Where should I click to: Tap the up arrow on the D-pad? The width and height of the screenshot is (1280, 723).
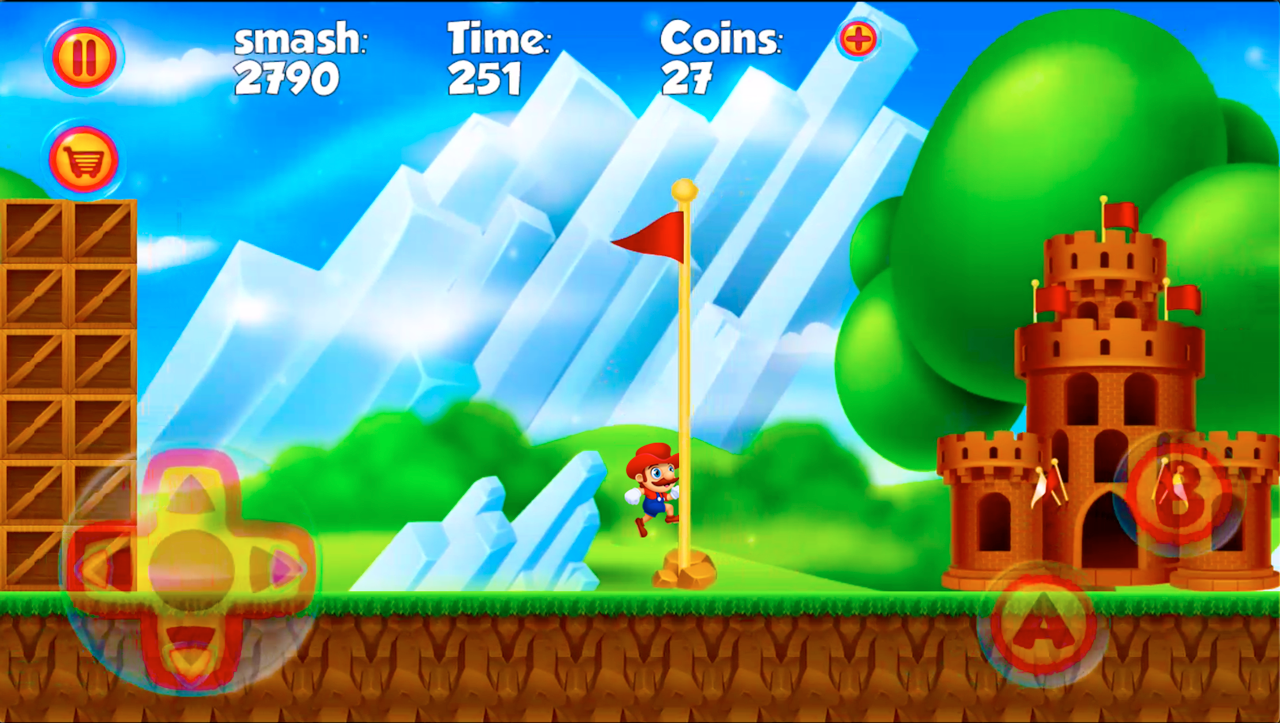[x=190, y=490]
